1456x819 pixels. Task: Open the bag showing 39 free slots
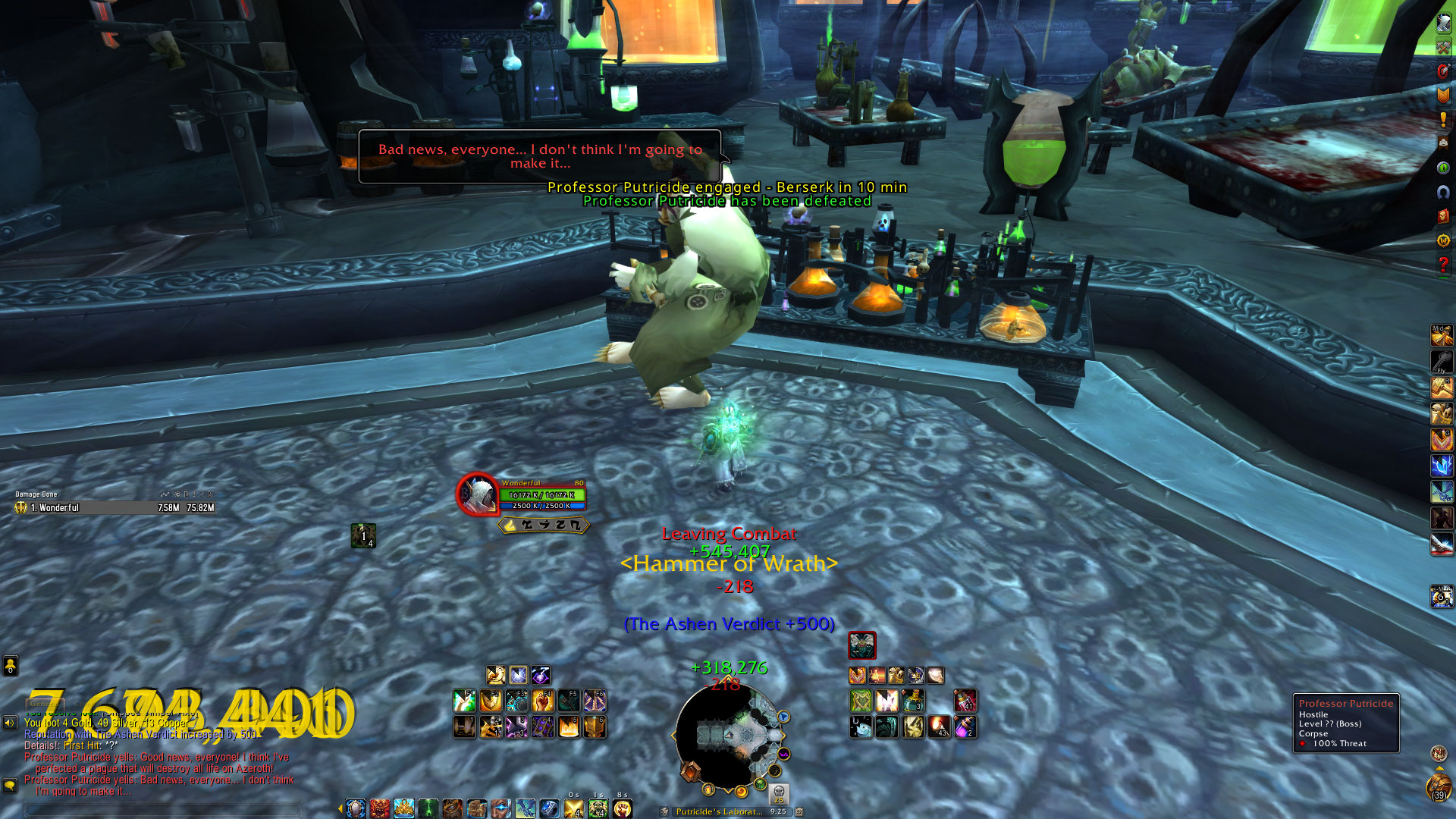[1439, 789]
